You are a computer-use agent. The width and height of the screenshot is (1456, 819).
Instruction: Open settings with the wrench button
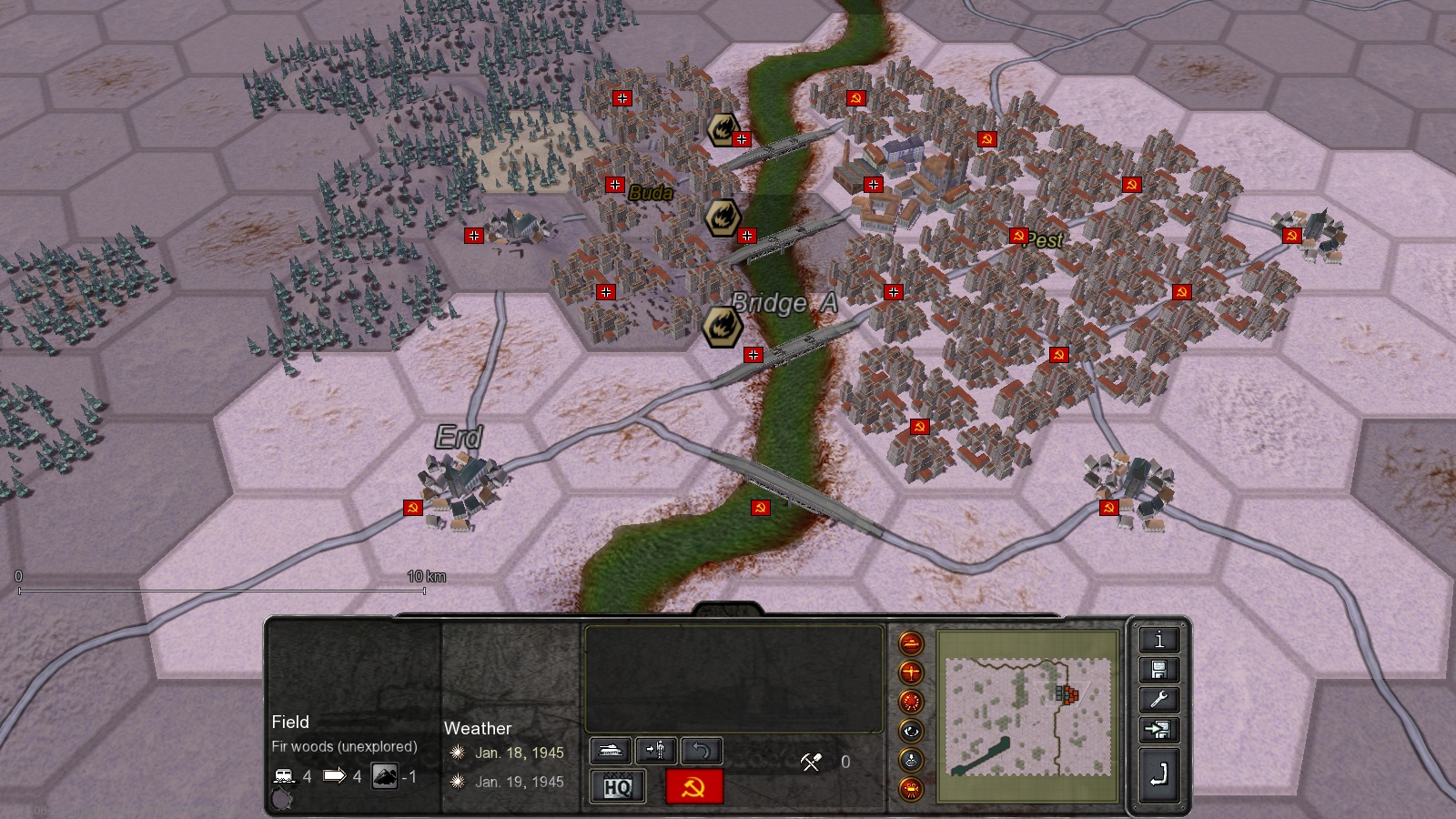click(x=1158, y=700)
